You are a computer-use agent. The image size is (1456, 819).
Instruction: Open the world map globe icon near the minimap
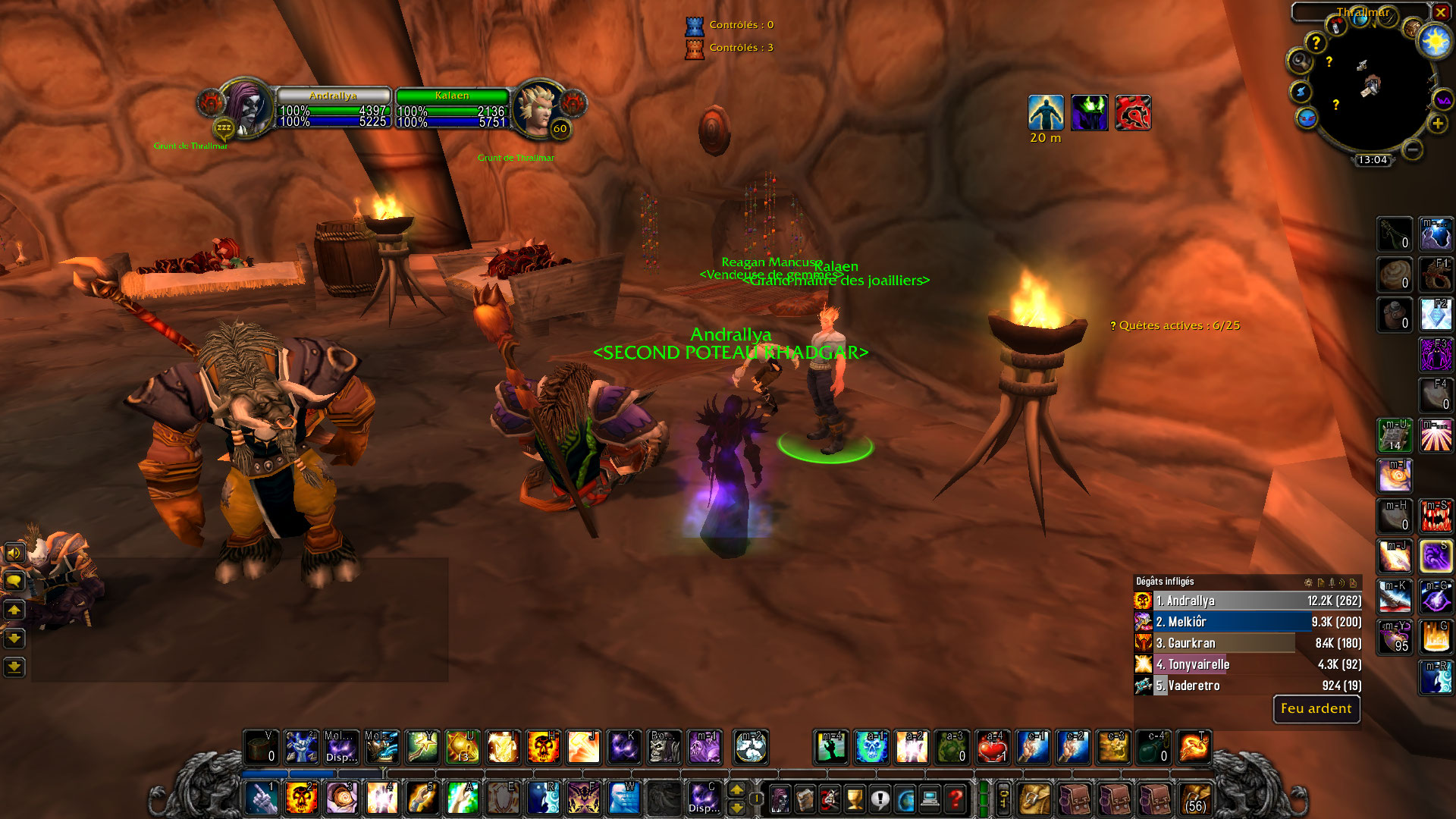pyautogui.click(x=1359, y=20)
